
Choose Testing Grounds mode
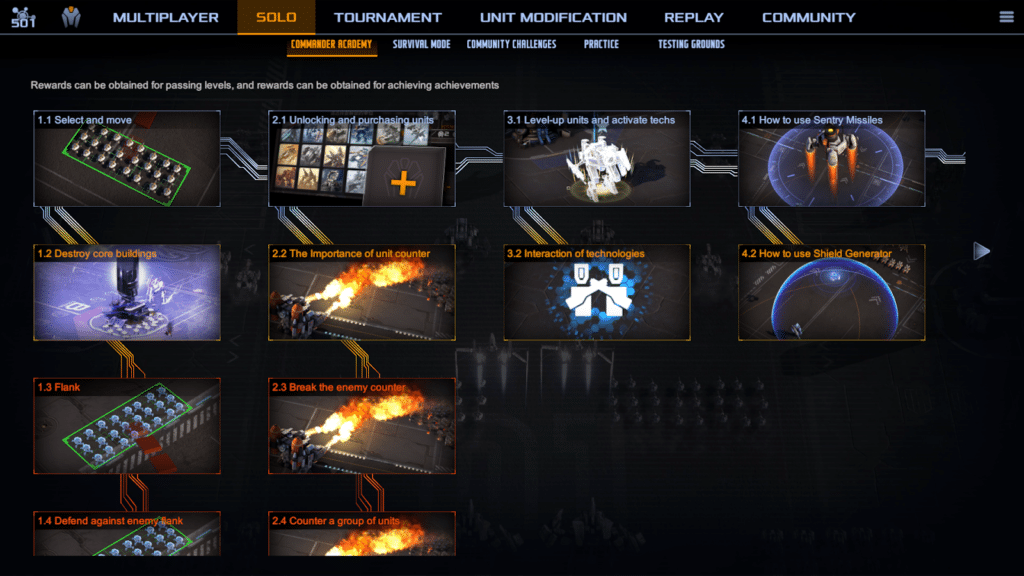click(x=691, y=44)
